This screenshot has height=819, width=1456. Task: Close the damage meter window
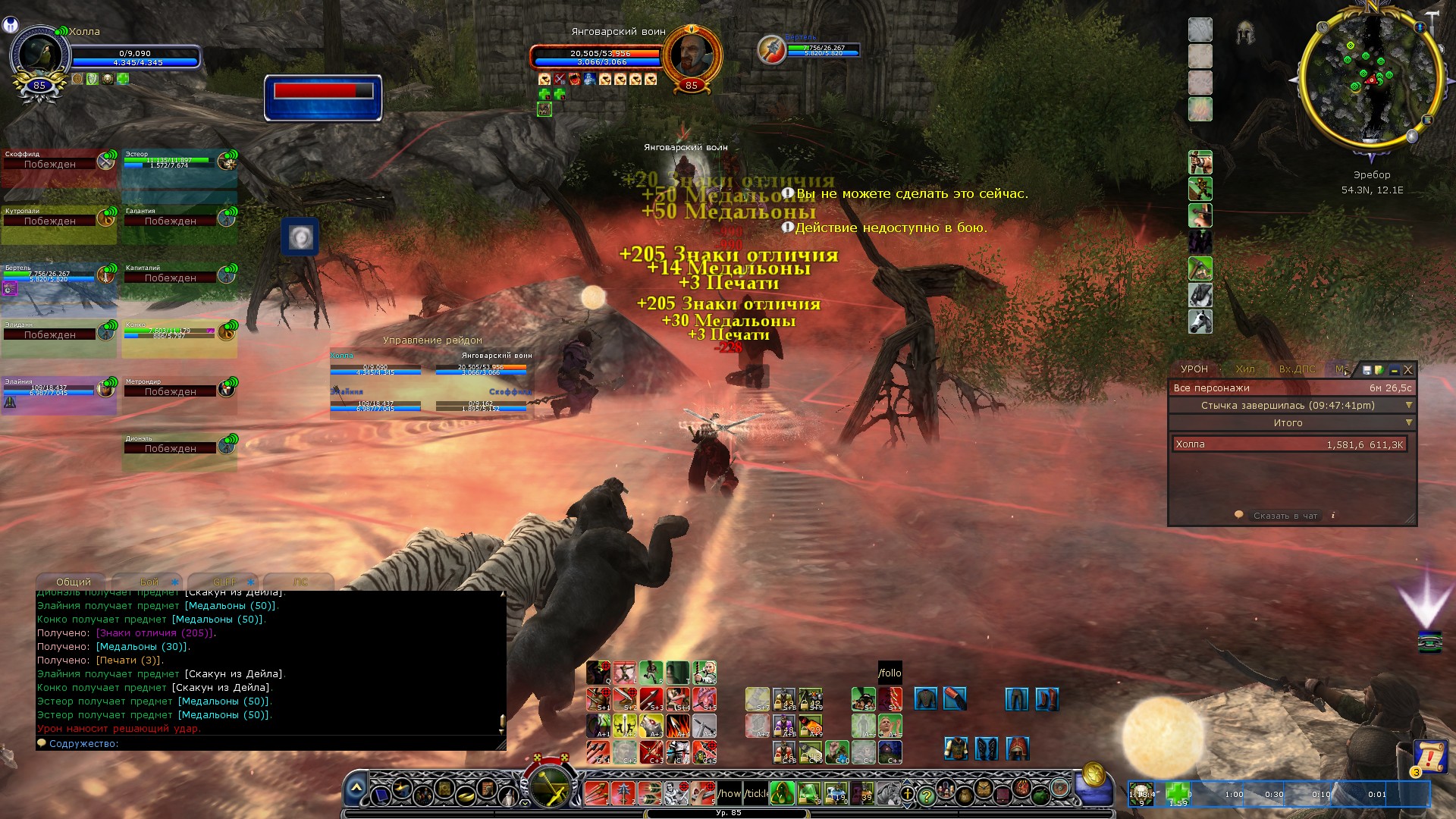tap(1408, 370)
